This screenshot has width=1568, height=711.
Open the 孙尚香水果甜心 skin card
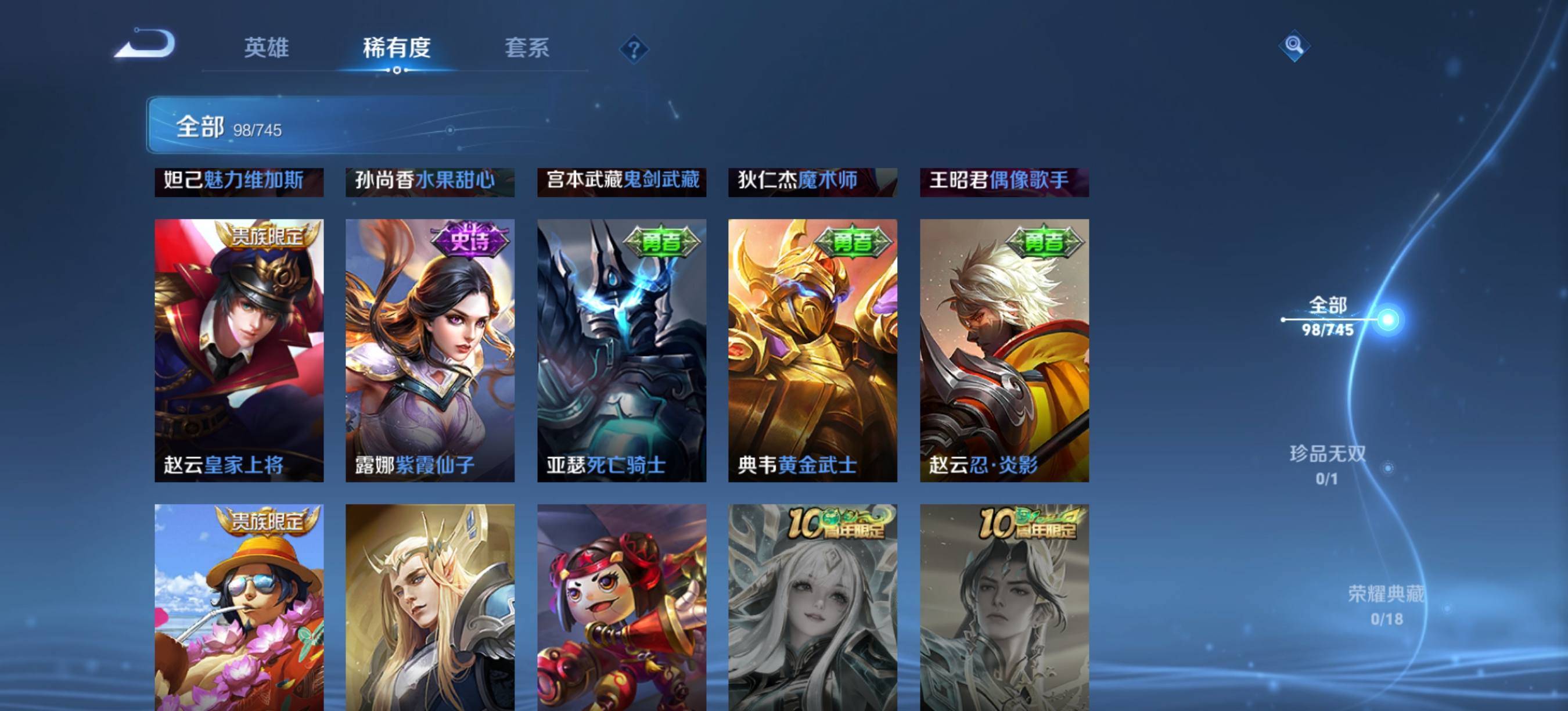tap(430, 181)
